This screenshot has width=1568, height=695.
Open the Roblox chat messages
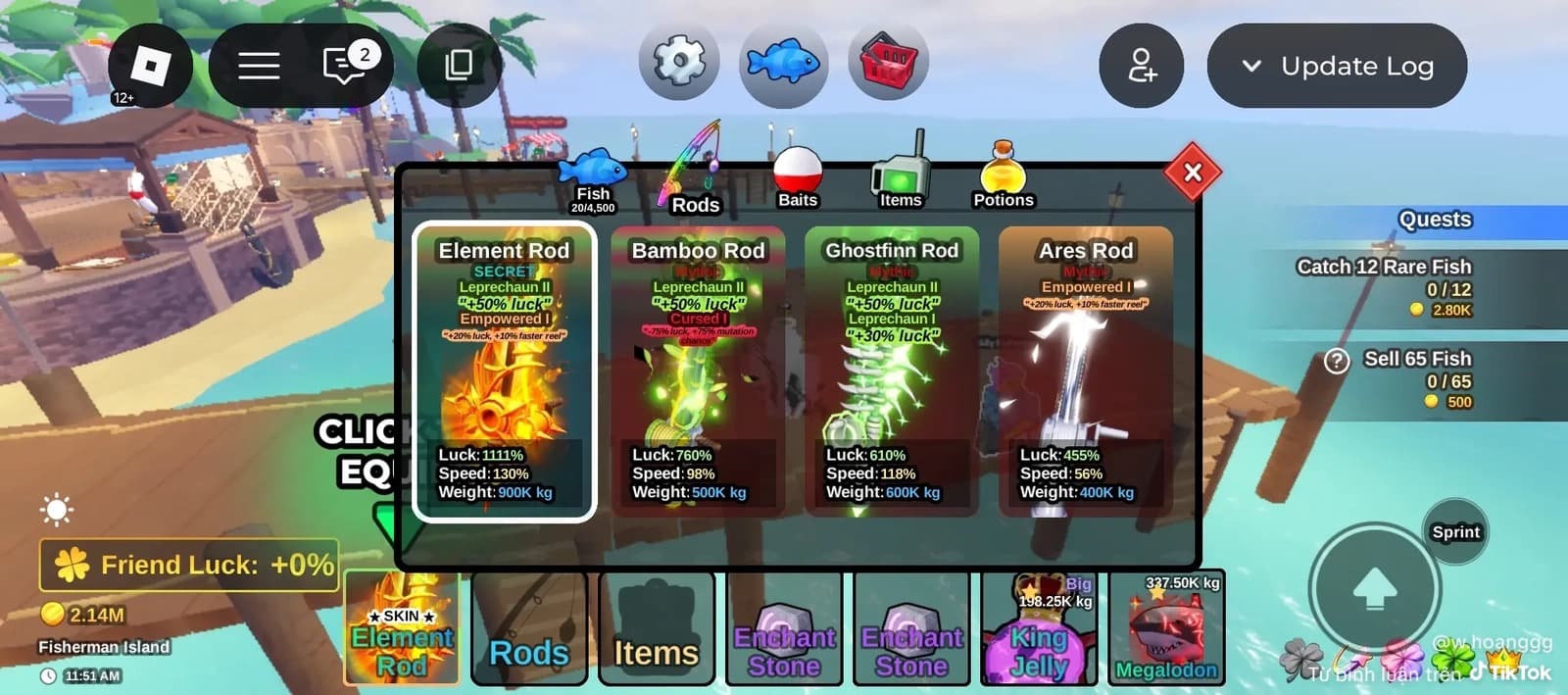tap(344, 66)
